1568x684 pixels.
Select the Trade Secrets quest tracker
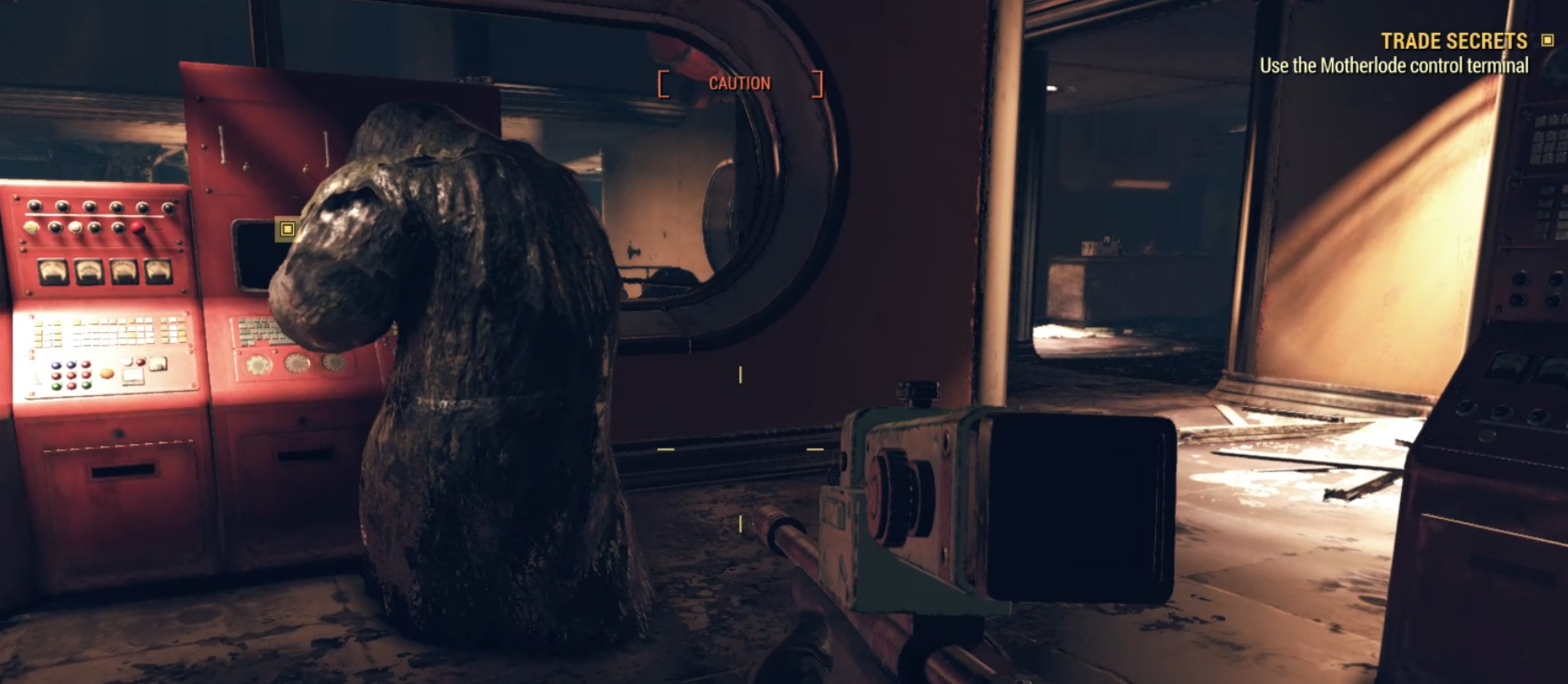pyautogui.click(x=1453, y=42)
